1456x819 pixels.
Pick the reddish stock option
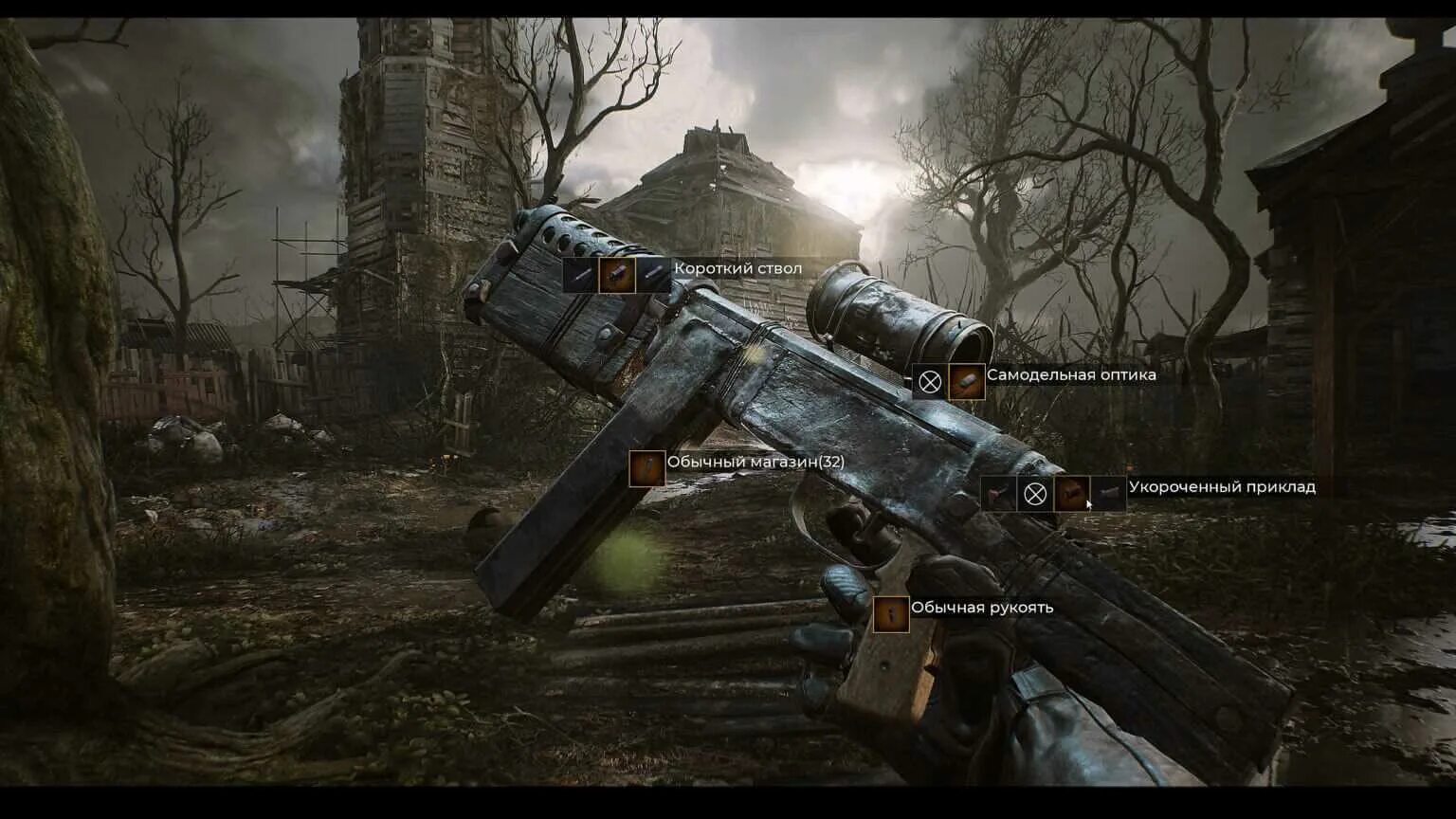point(999,494)
